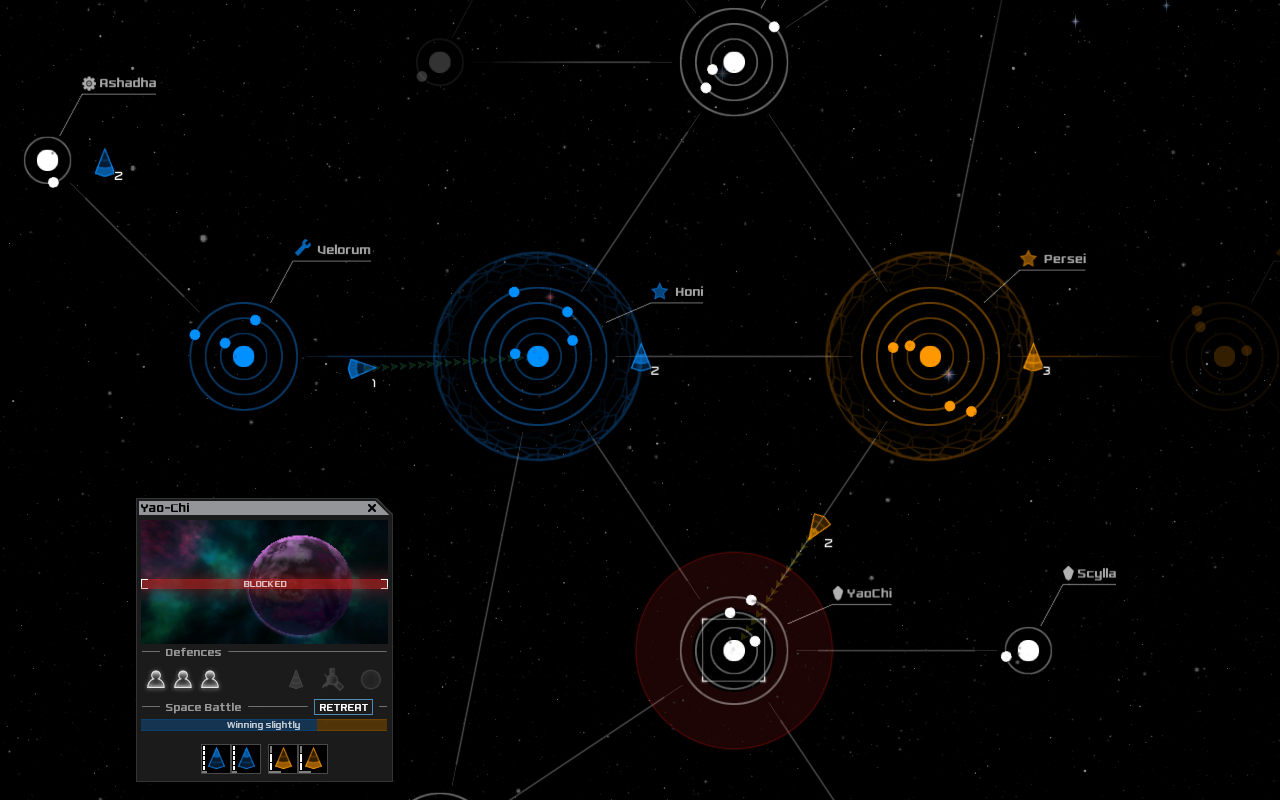Click the RETREAT button in Space Battle
This screenshot has height=800, width=1280.
[343, 707]
